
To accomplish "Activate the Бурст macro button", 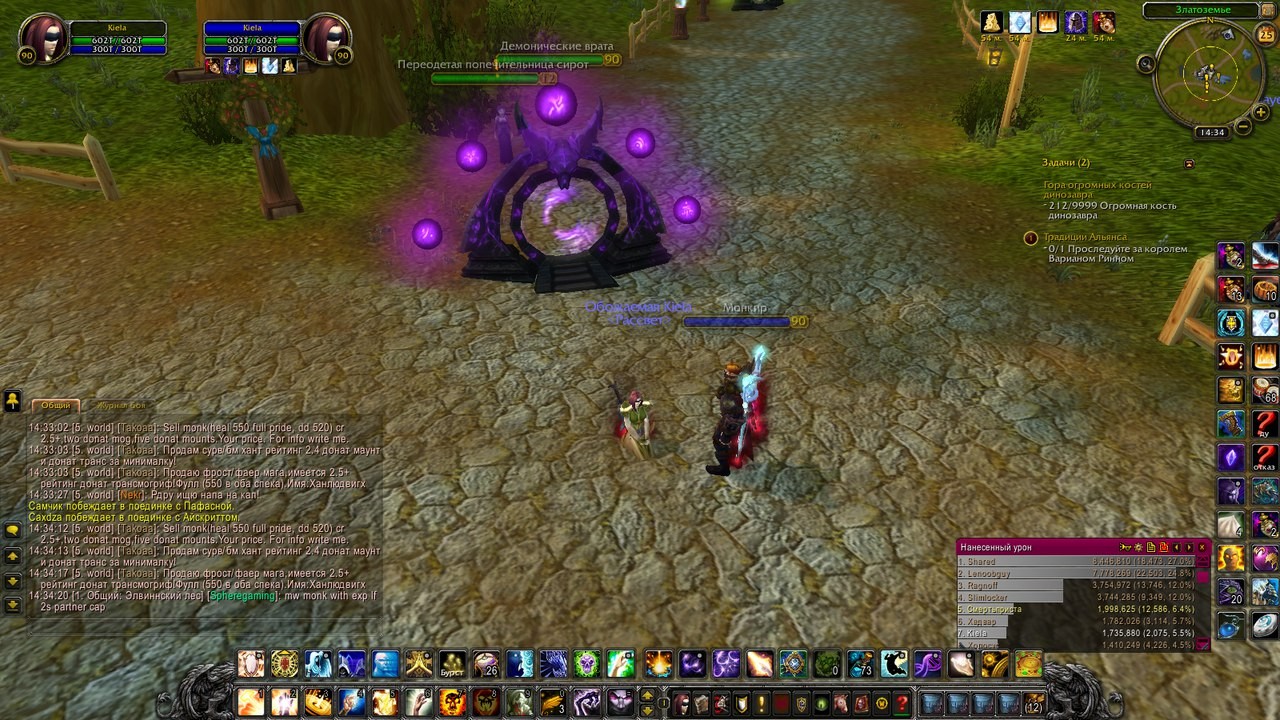I will (453, 664).
